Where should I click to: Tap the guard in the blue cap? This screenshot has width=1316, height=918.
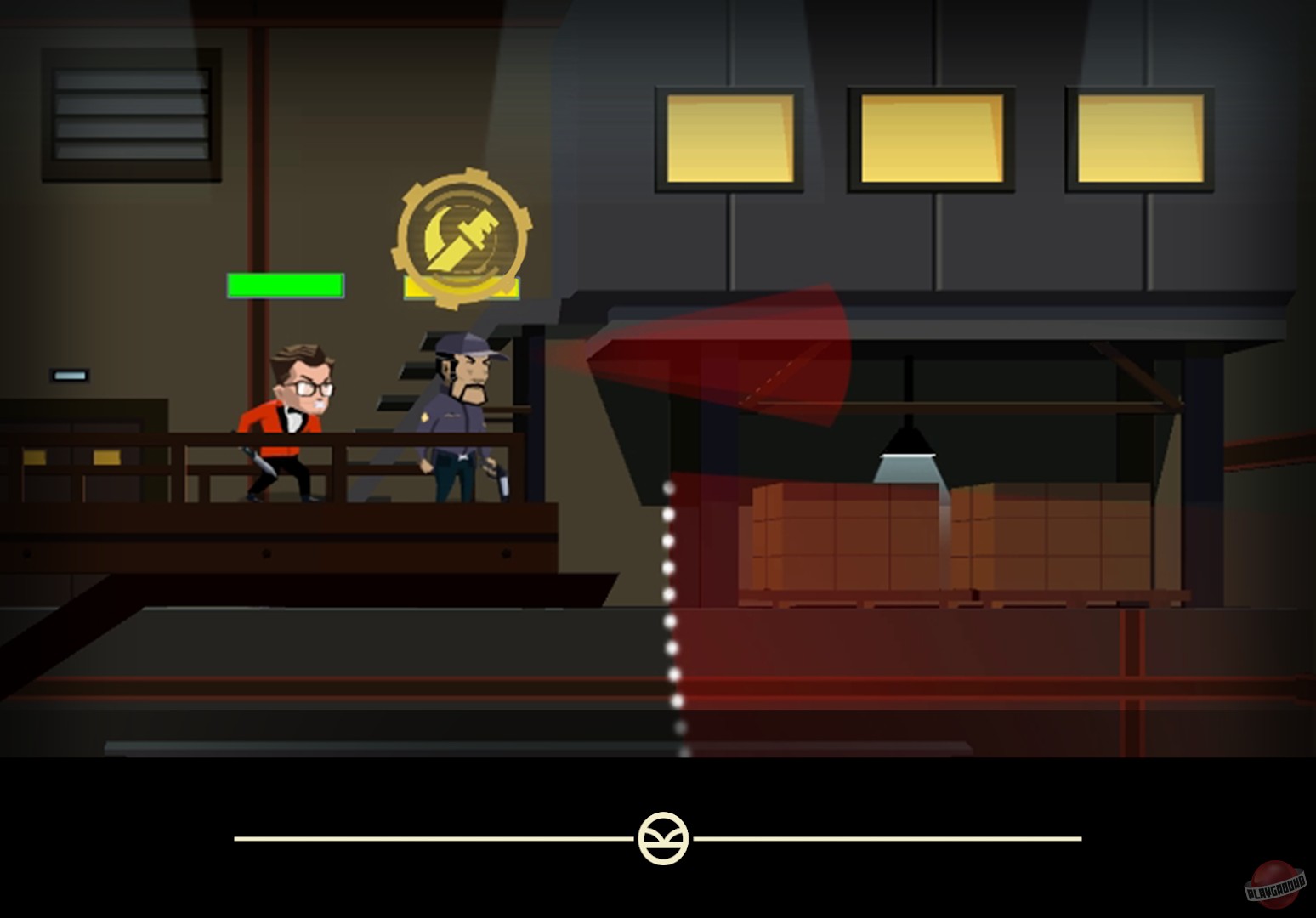(459, 408)
